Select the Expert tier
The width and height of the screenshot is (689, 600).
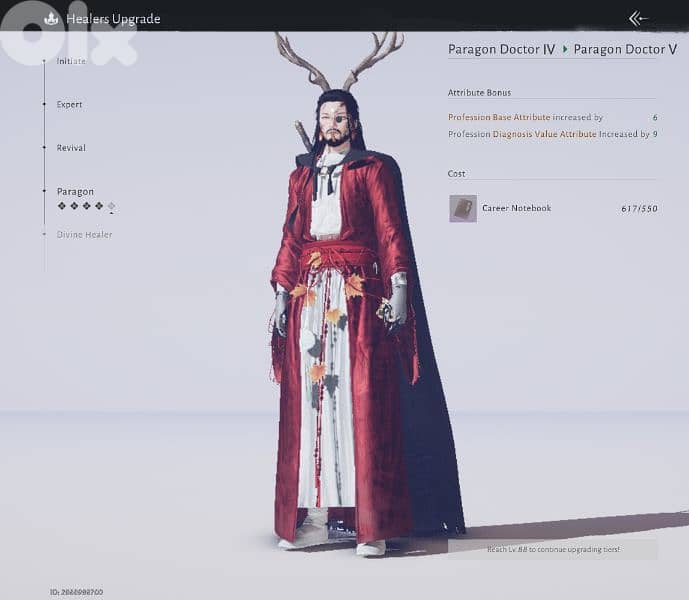point(69,105)
